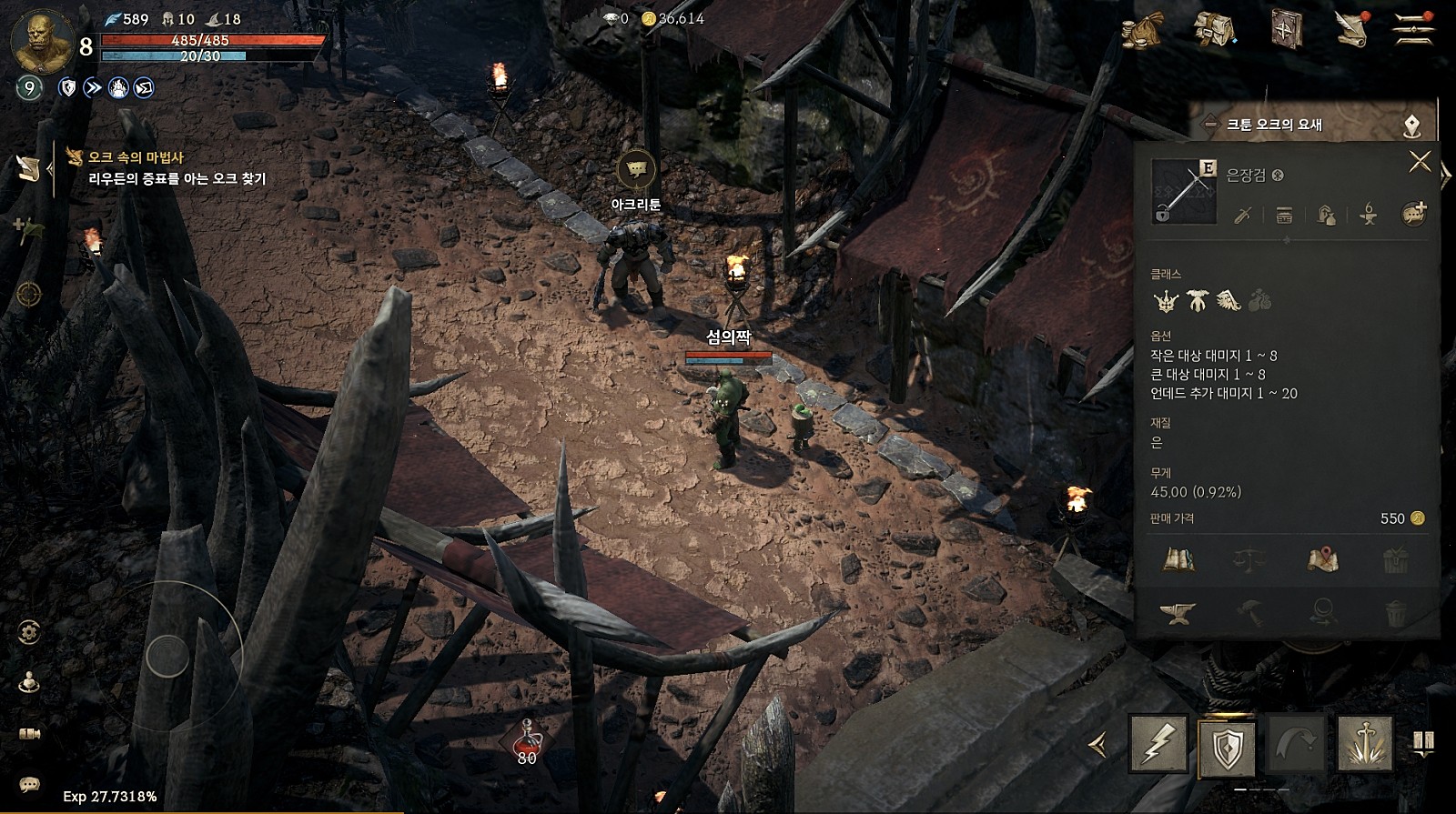The width and height of the screenshot is (1456, 814).
Task: Open the item codex book icon
Action: [1179, 559]
